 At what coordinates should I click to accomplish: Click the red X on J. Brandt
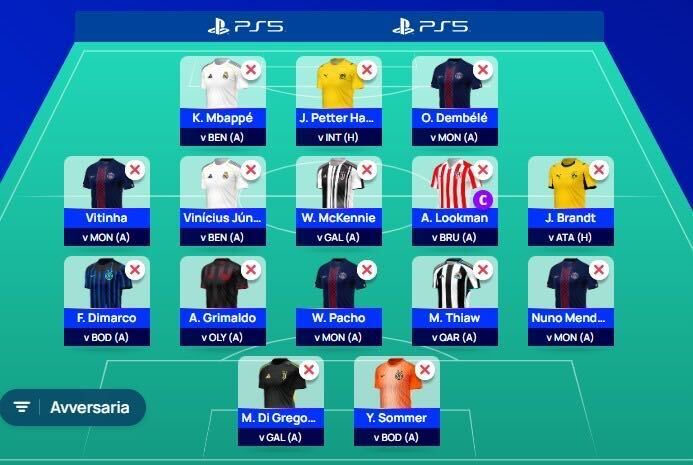pyautogui.click(x=599, y=170)
